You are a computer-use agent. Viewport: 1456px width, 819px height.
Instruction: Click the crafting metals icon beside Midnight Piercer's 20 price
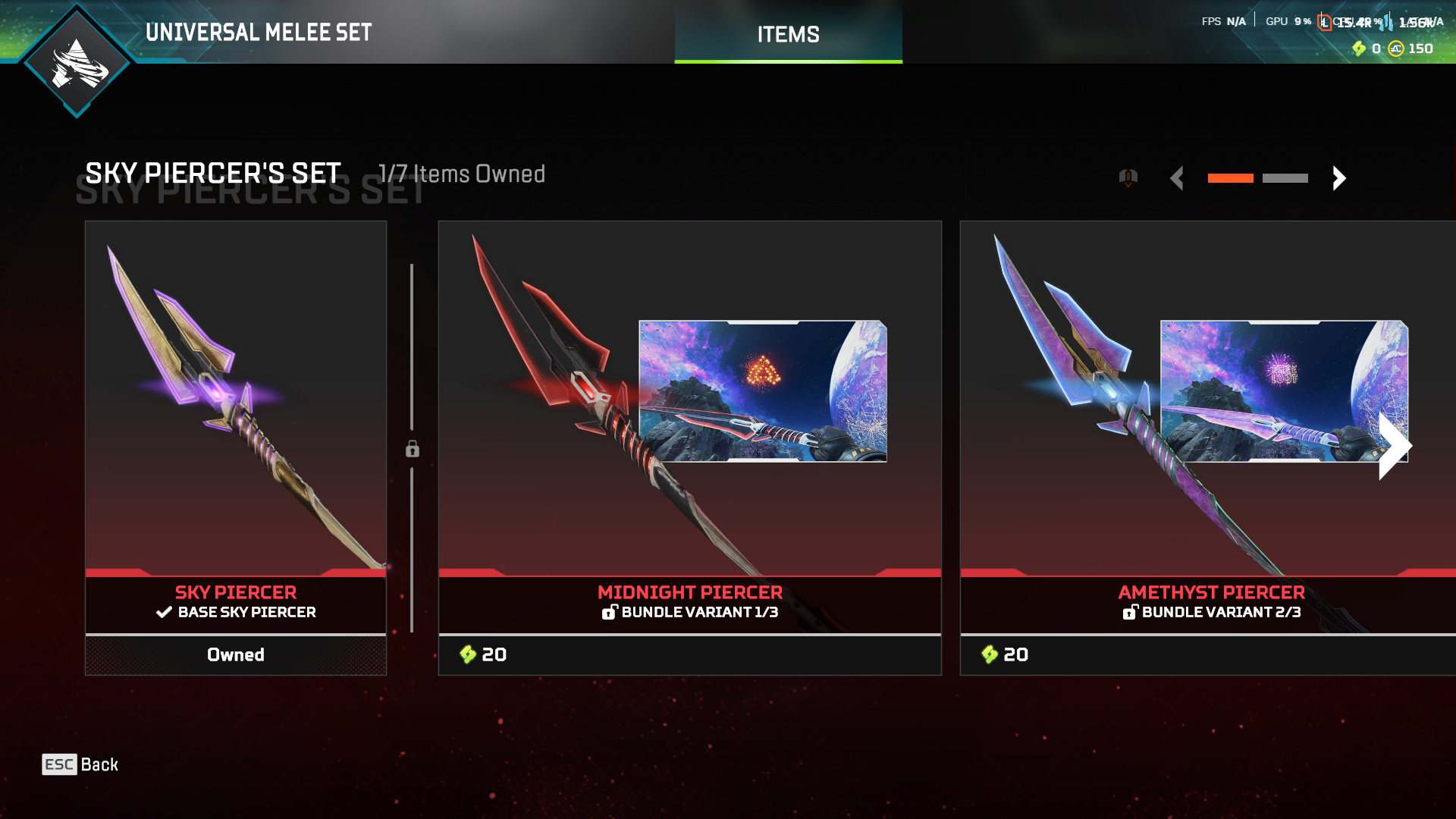(x=468, y=654)
